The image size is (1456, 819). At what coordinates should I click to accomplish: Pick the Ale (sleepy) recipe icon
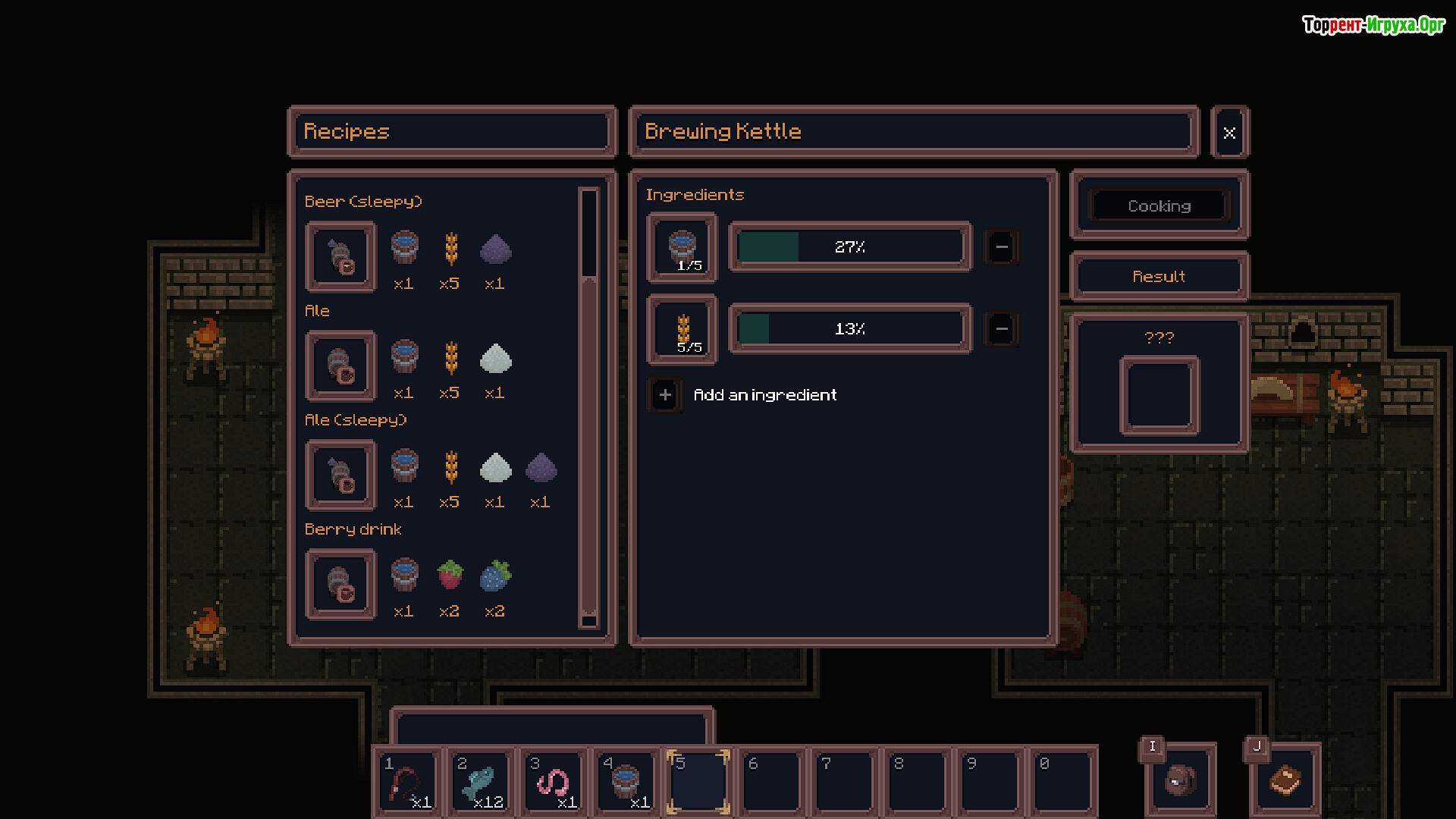(x=340, y=475)
